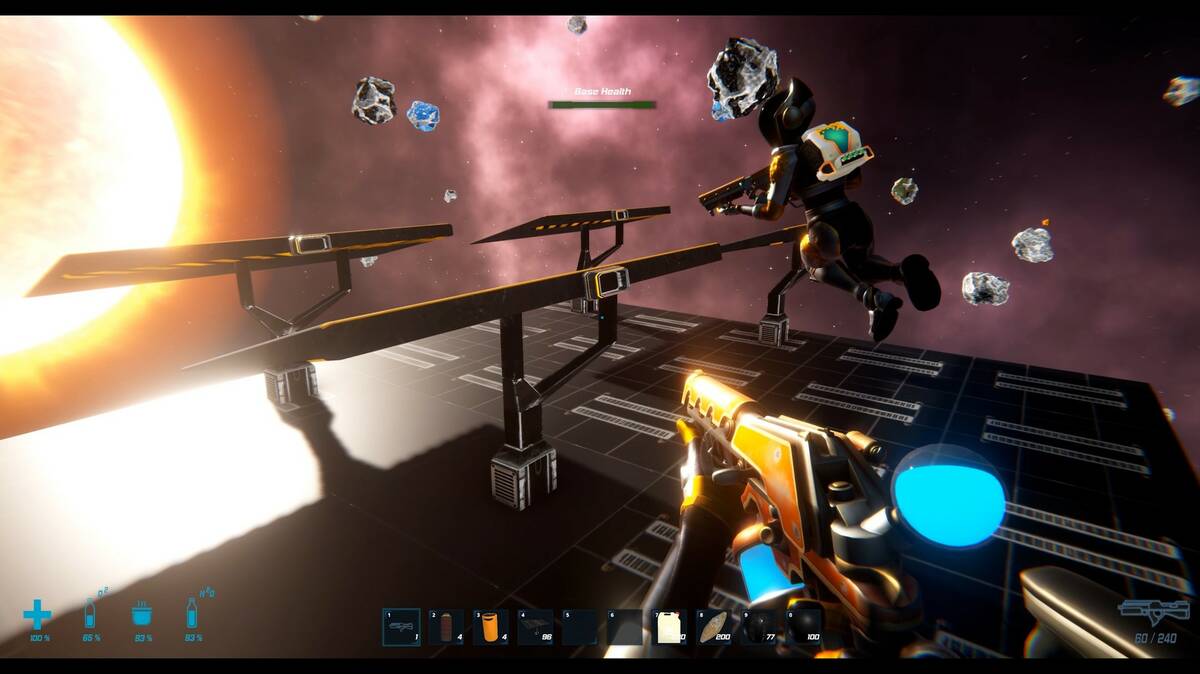This screenshot has height=674, width=1200.
Task: Choose the brown canister in slot 2
Action: (x=446, y=627)
